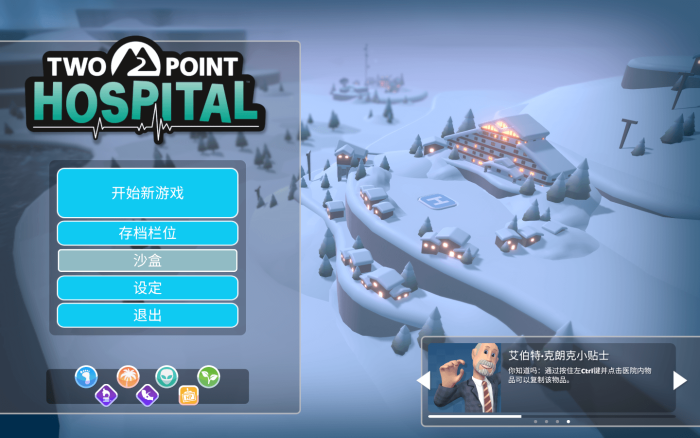Show the previous tip with left arrow
The width and height of the screenshot is (700, 438).
[x=423, y=380]
